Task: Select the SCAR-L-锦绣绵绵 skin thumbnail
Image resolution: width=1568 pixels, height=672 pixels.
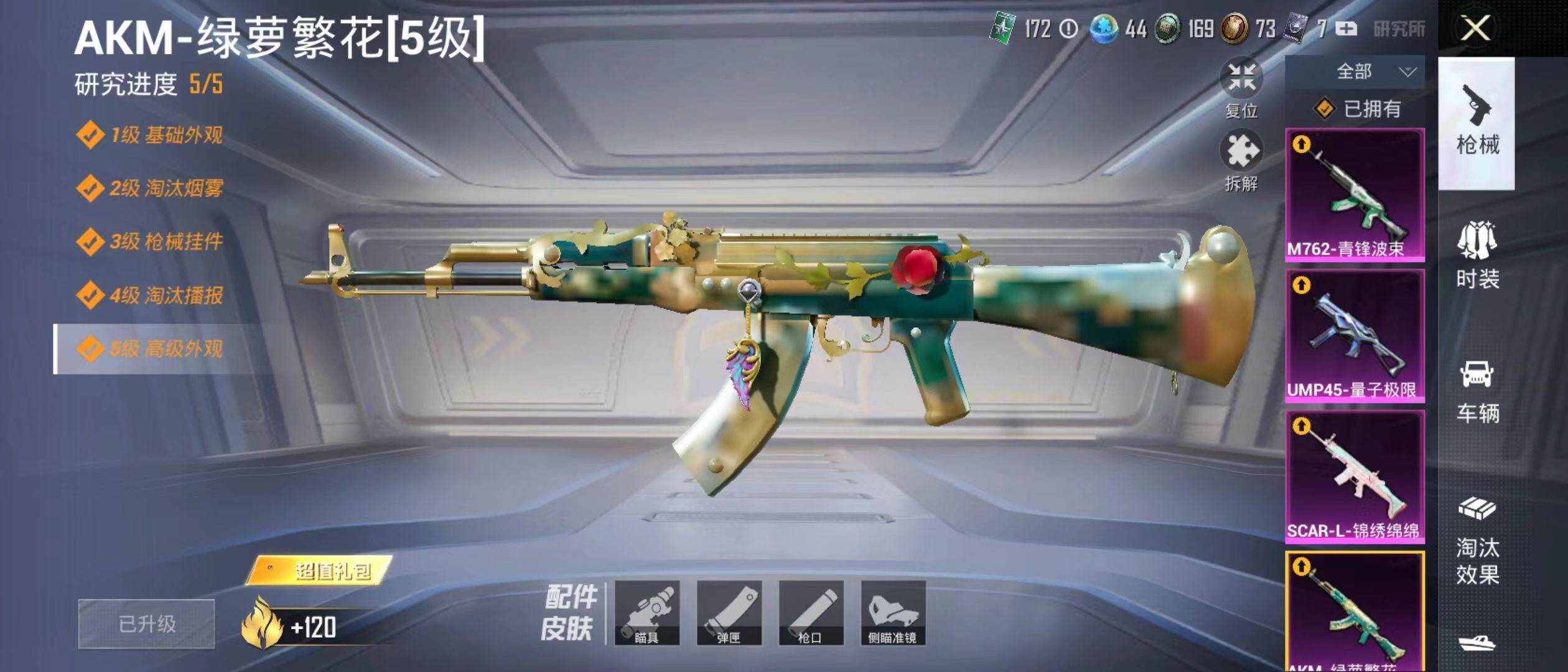Action: click(1355, 477)
